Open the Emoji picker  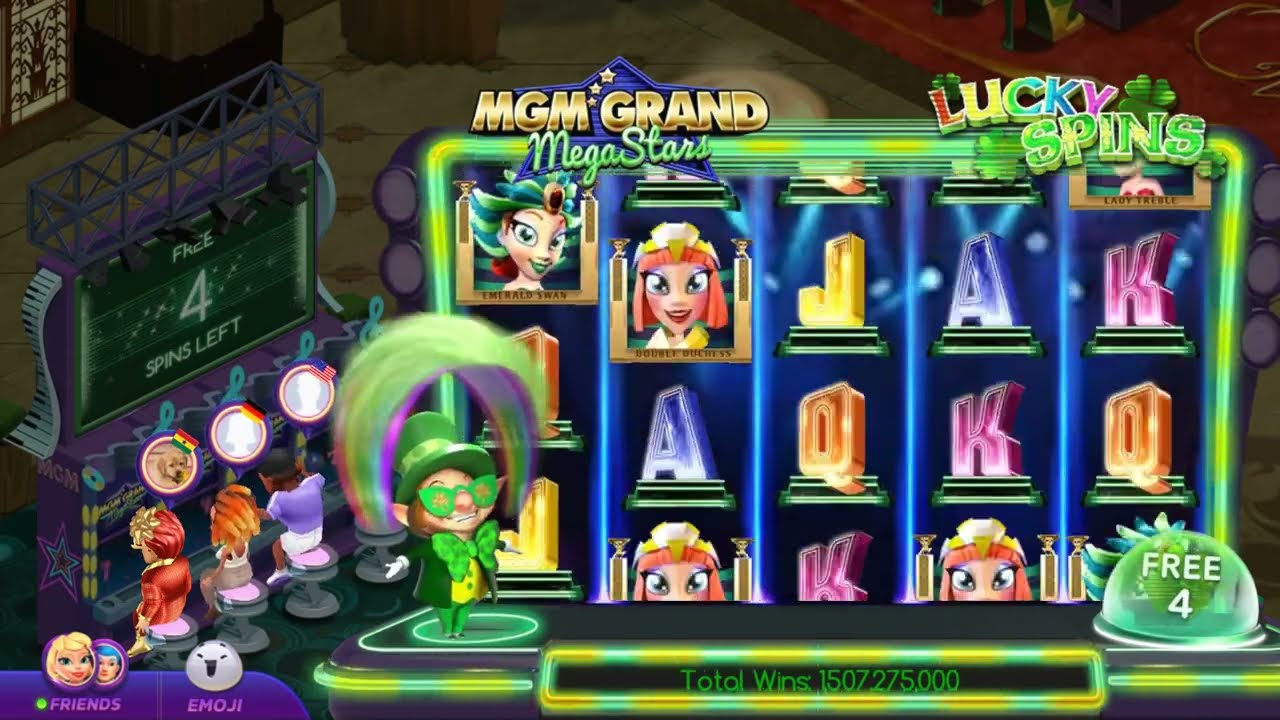[x=214, y=674]
